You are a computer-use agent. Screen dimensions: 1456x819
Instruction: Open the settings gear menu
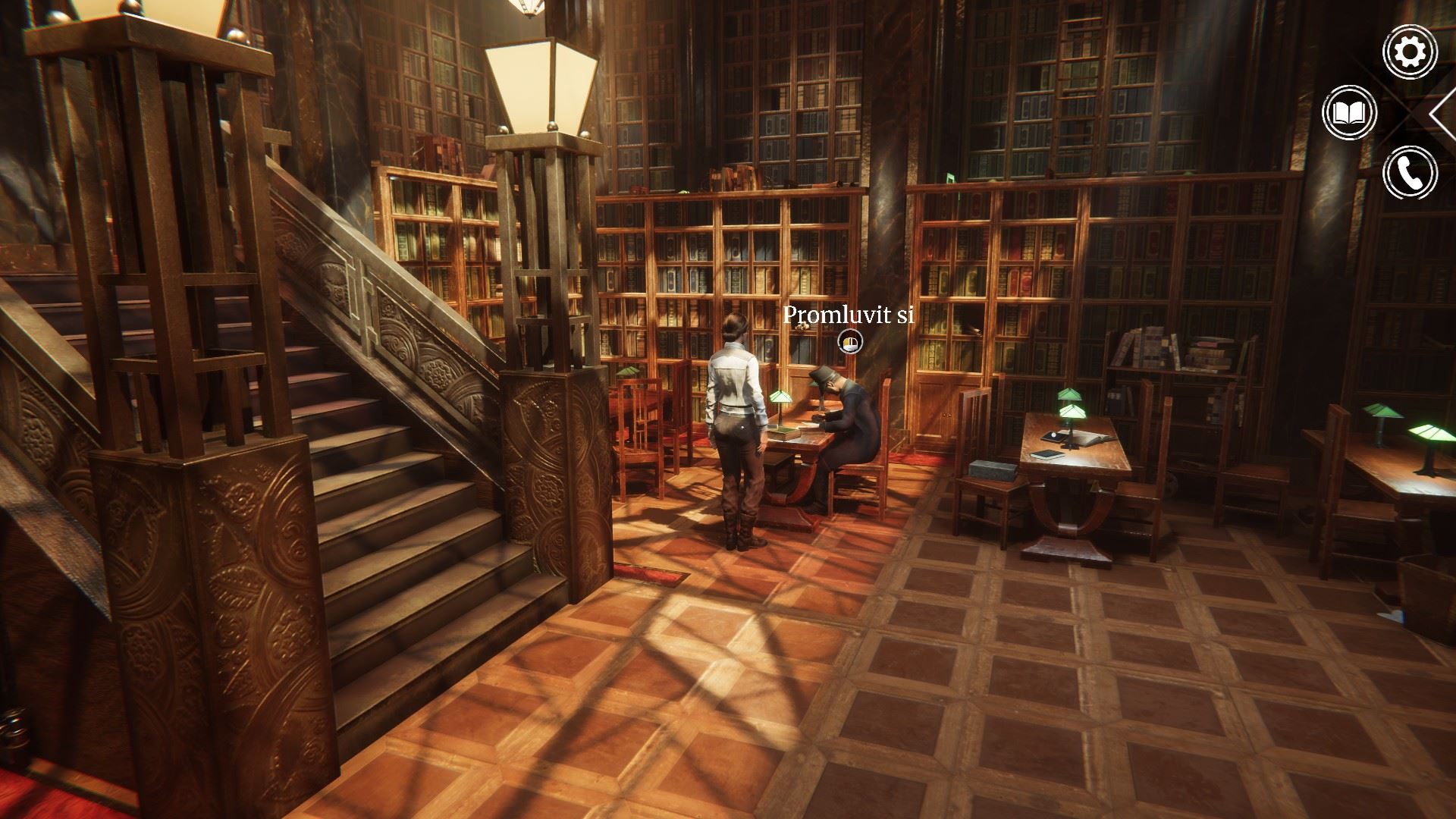(x=1410, y=52)
